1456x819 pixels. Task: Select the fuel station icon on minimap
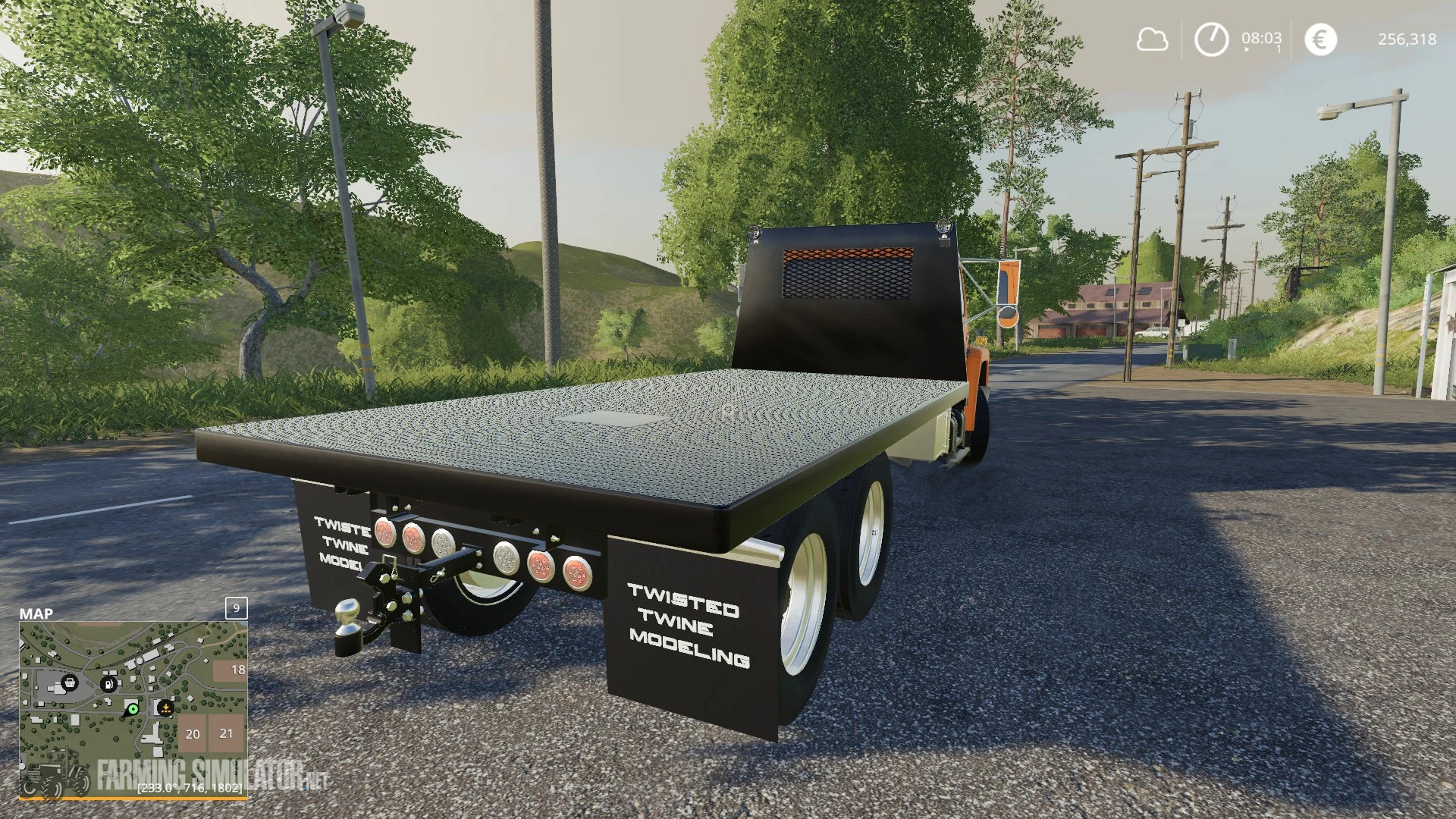(108, 684)
